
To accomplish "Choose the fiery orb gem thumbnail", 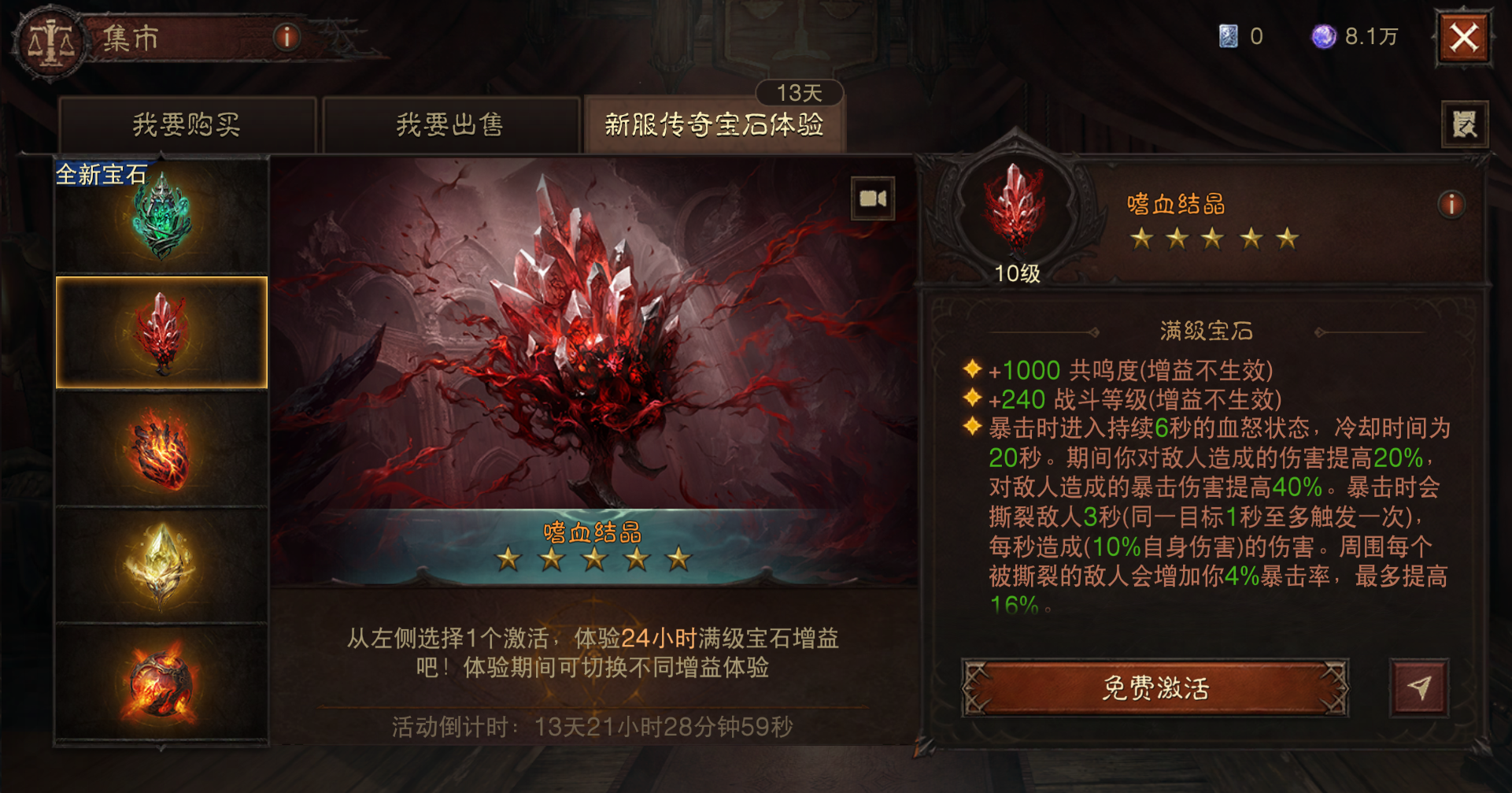I will click(161, 682).
